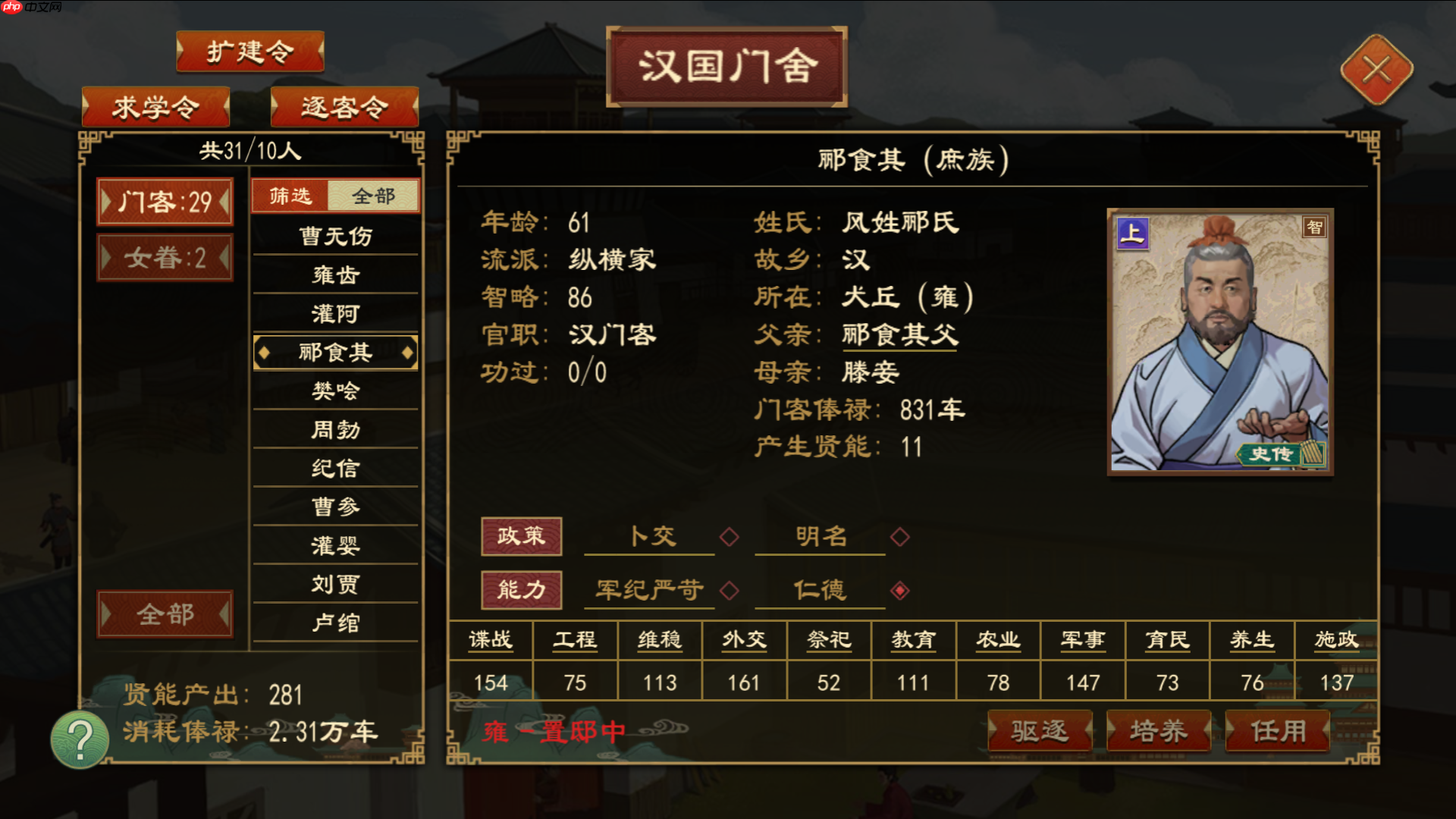Image resolution: width=1456 pixels, height=819 pixels.
Task: Click the 能力 ability seal icon
Action: pos(522,589)
